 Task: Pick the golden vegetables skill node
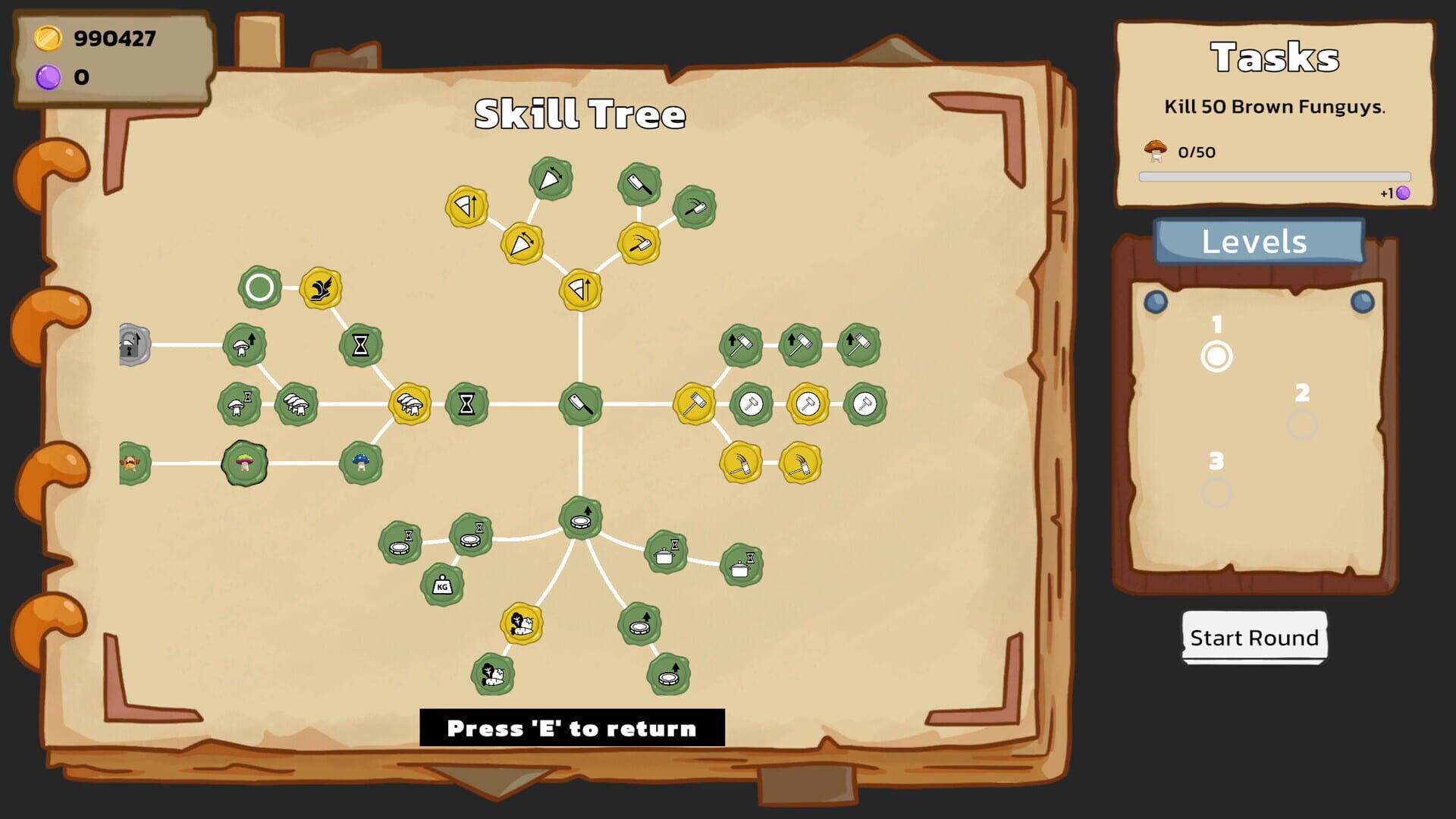[519, 623]
